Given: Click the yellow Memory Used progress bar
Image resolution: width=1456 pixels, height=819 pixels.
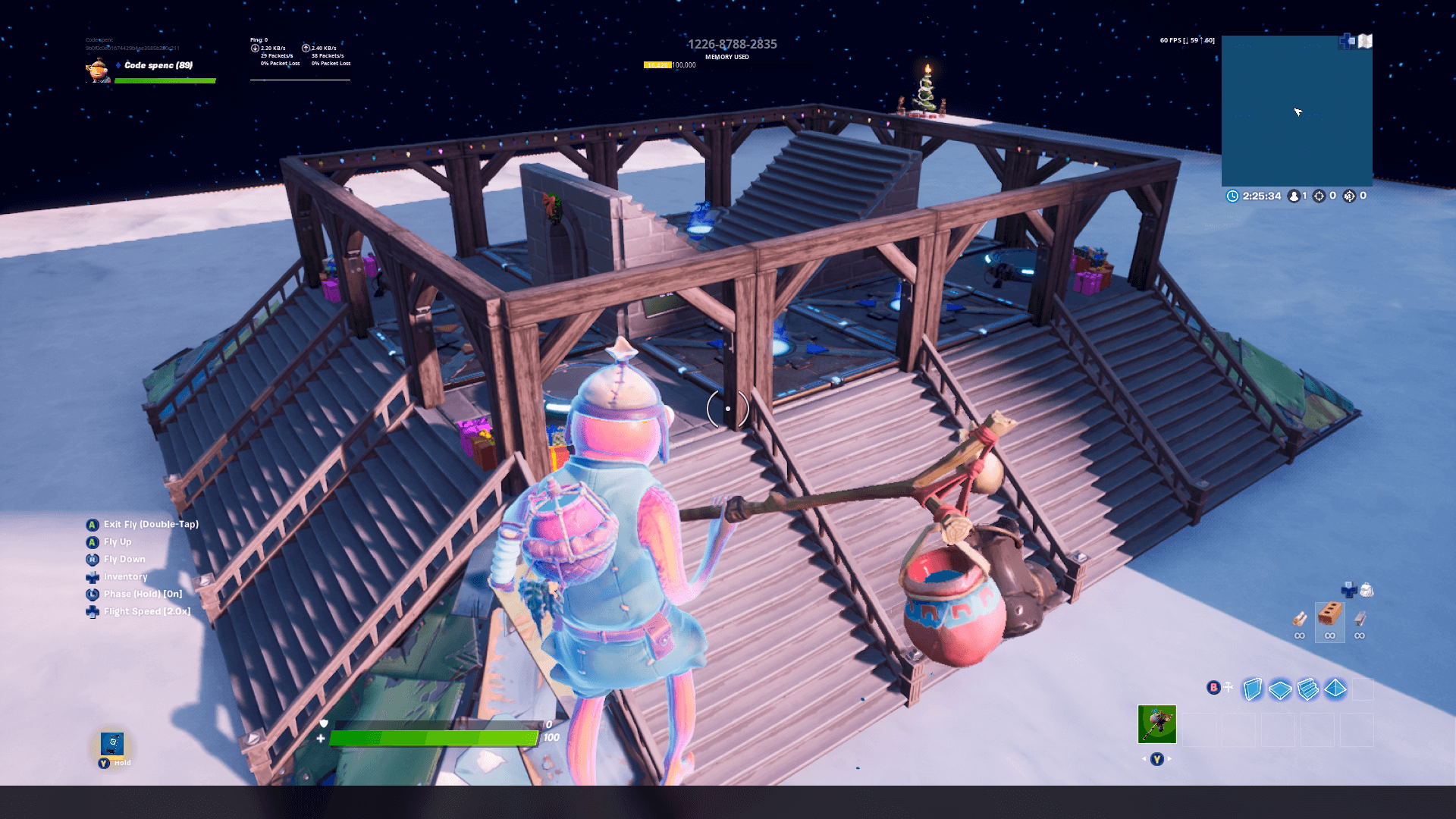Looking at the screenshot, I should pos(657,66).
